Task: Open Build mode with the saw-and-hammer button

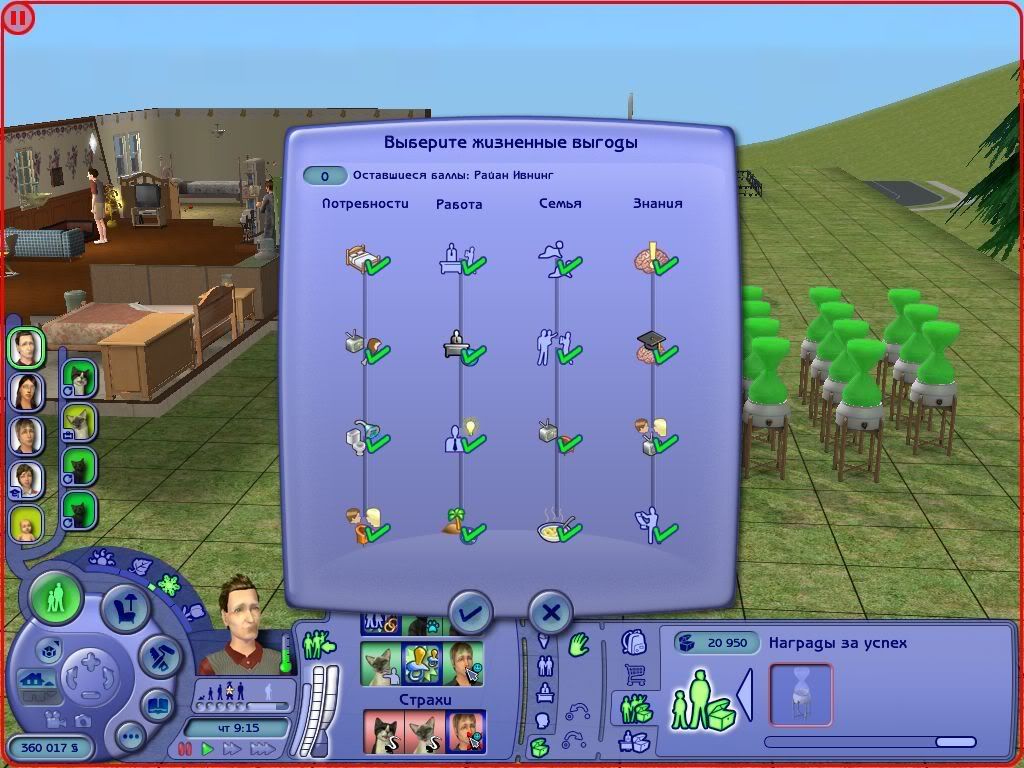Action: pos(159,656)
